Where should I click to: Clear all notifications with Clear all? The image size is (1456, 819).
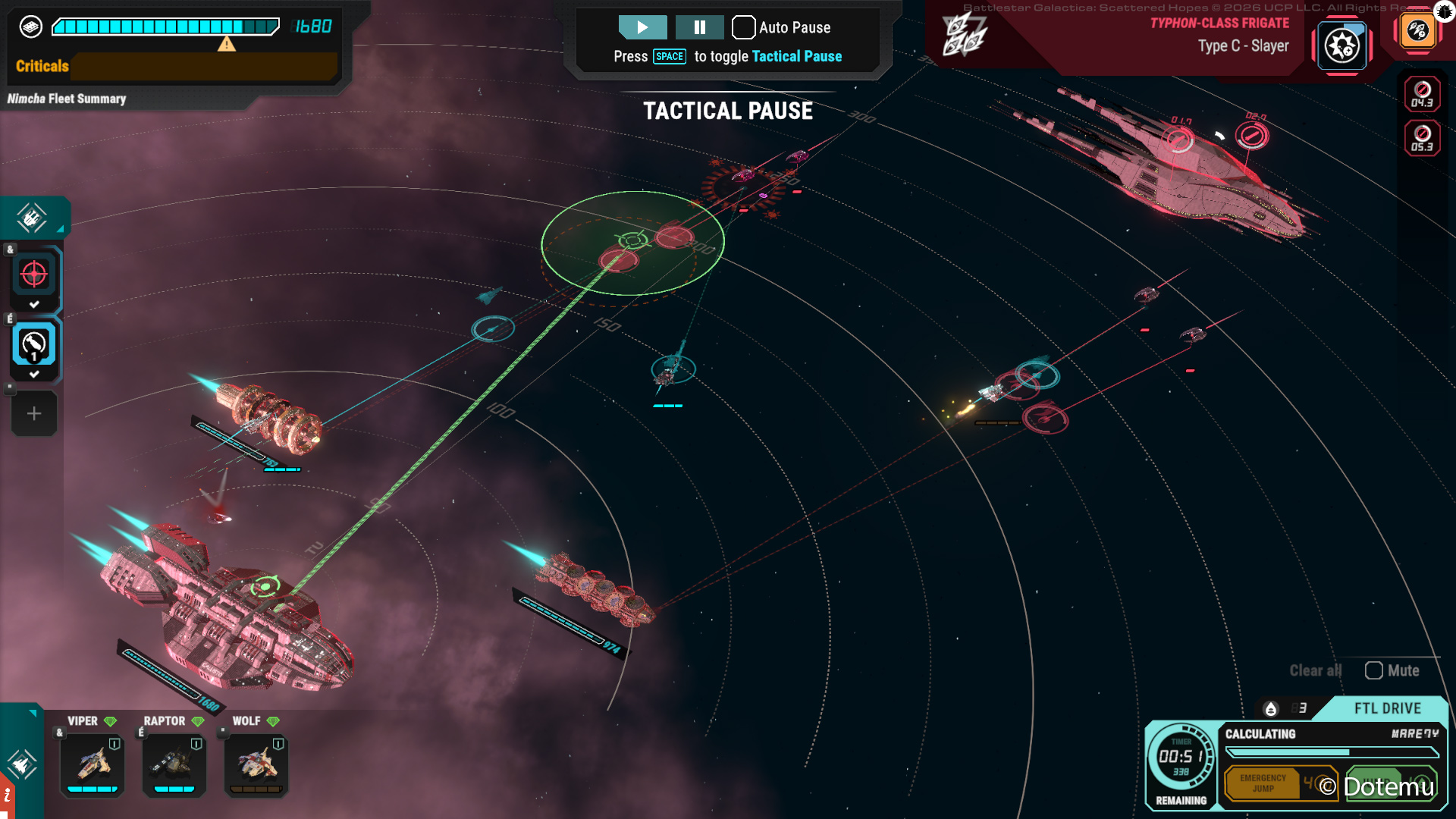click(1315, 670)
